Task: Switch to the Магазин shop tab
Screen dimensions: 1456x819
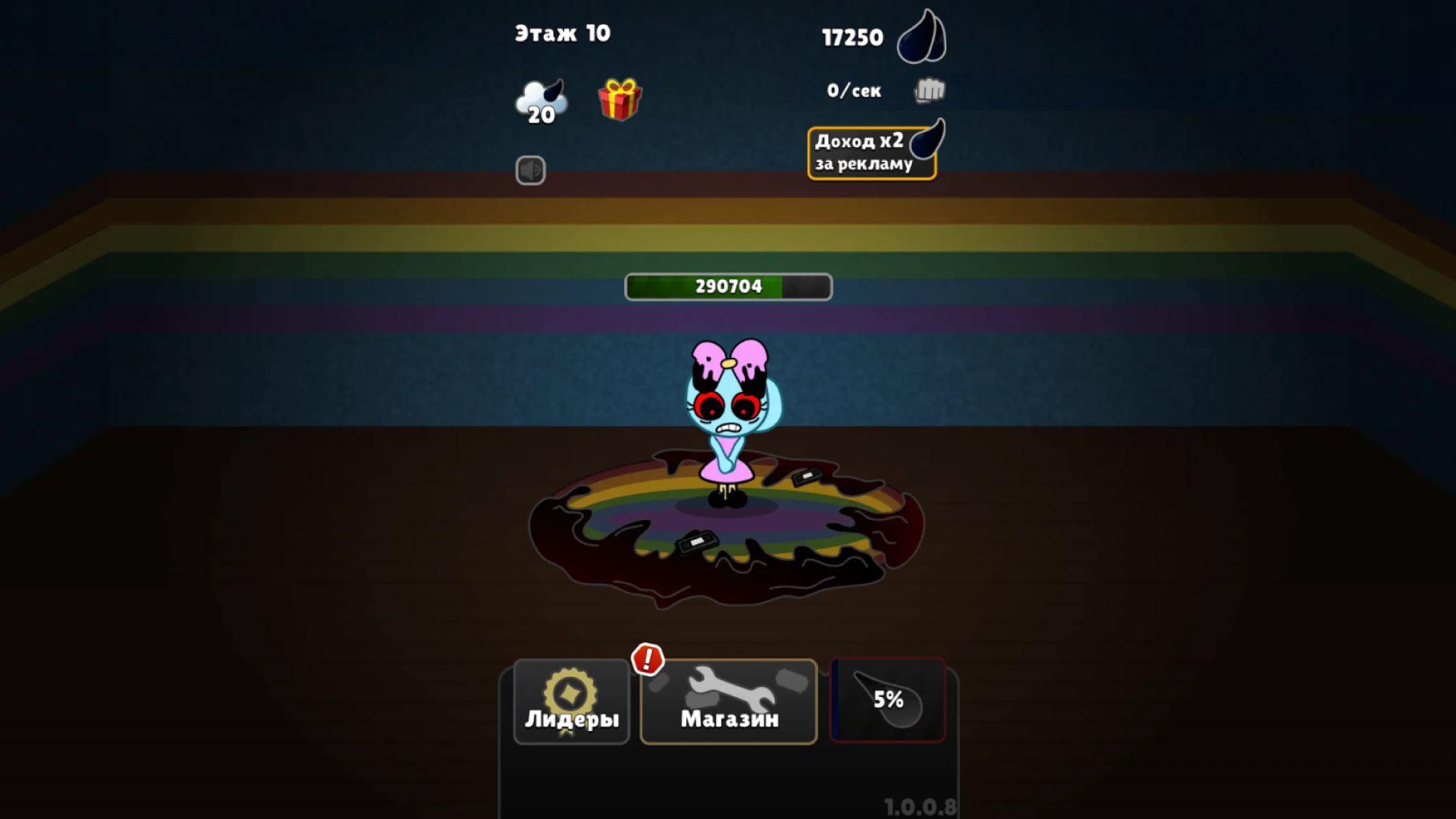Action: 728,701
